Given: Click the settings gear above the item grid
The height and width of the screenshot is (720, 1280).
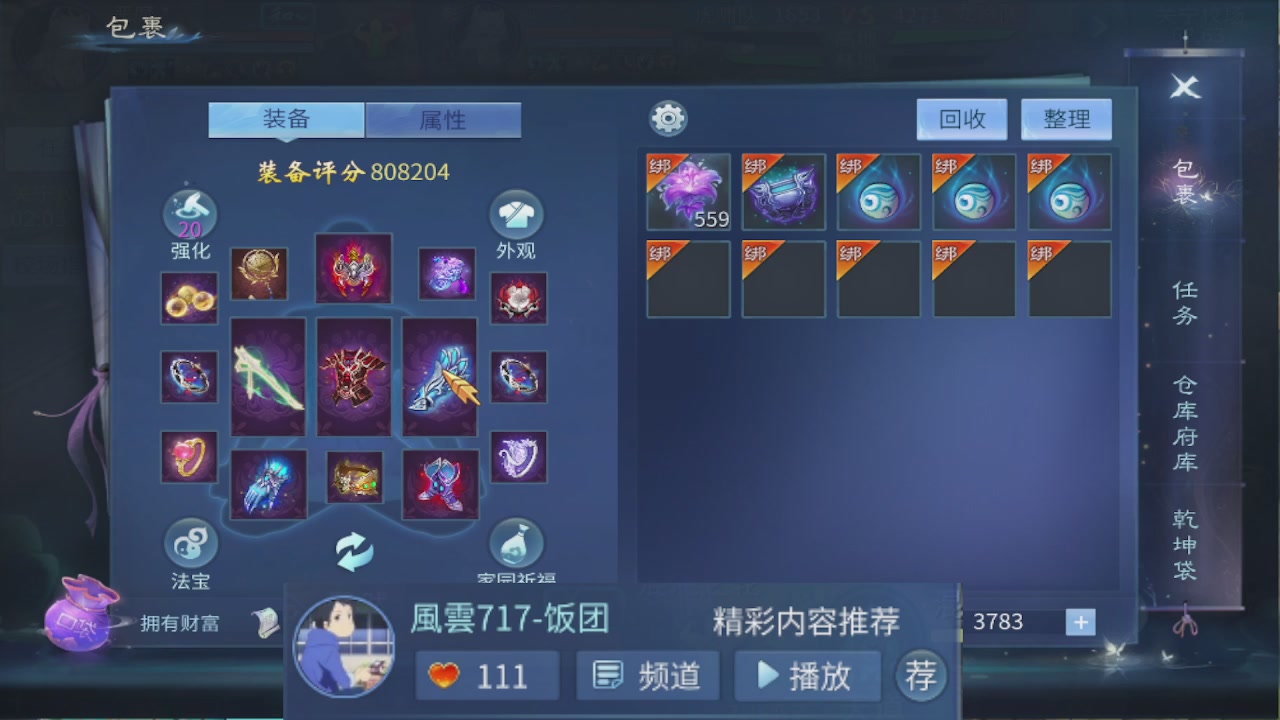Looking at the screenshot, I should [668, 118].
